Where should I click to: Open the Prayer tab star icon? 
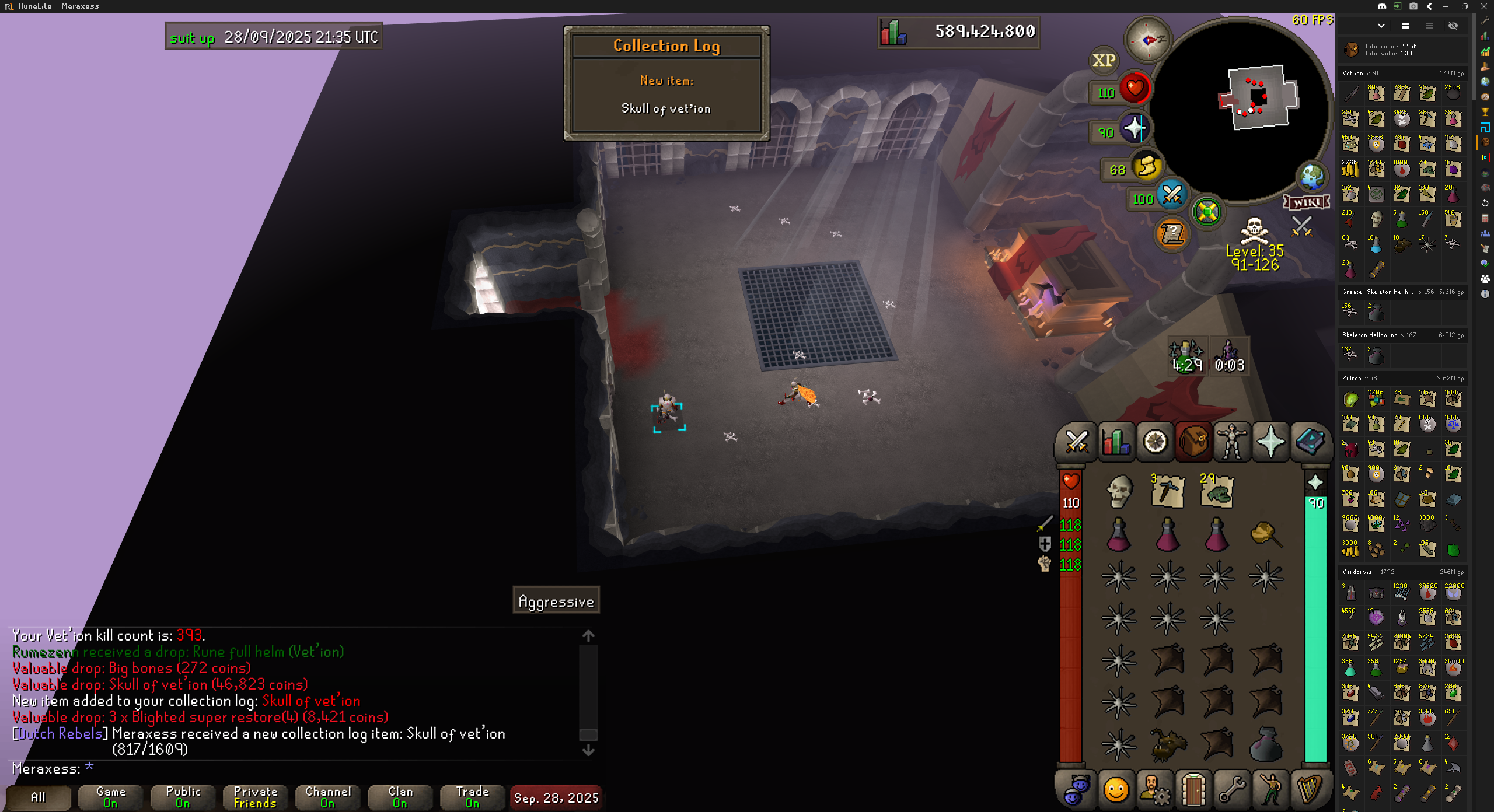point(1270,442)
